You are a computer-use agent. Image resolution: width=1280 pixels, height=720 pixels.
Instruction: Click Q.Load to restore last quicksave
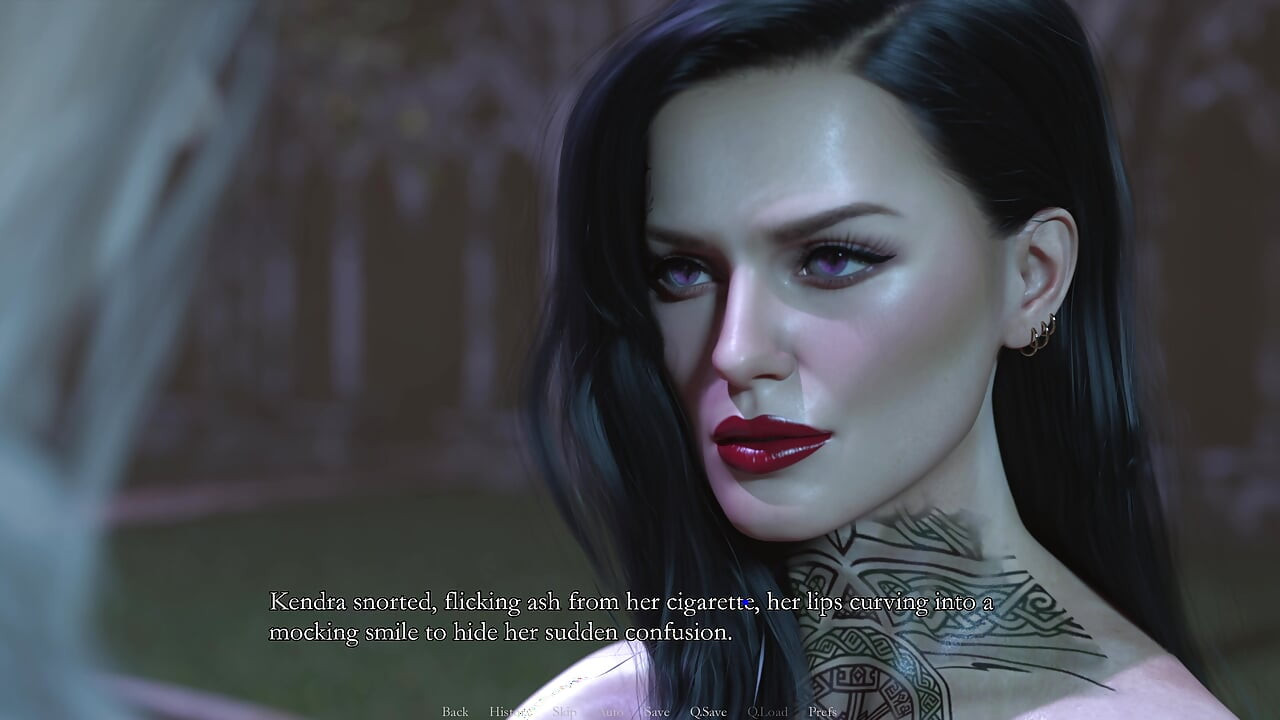click(768, 711)
